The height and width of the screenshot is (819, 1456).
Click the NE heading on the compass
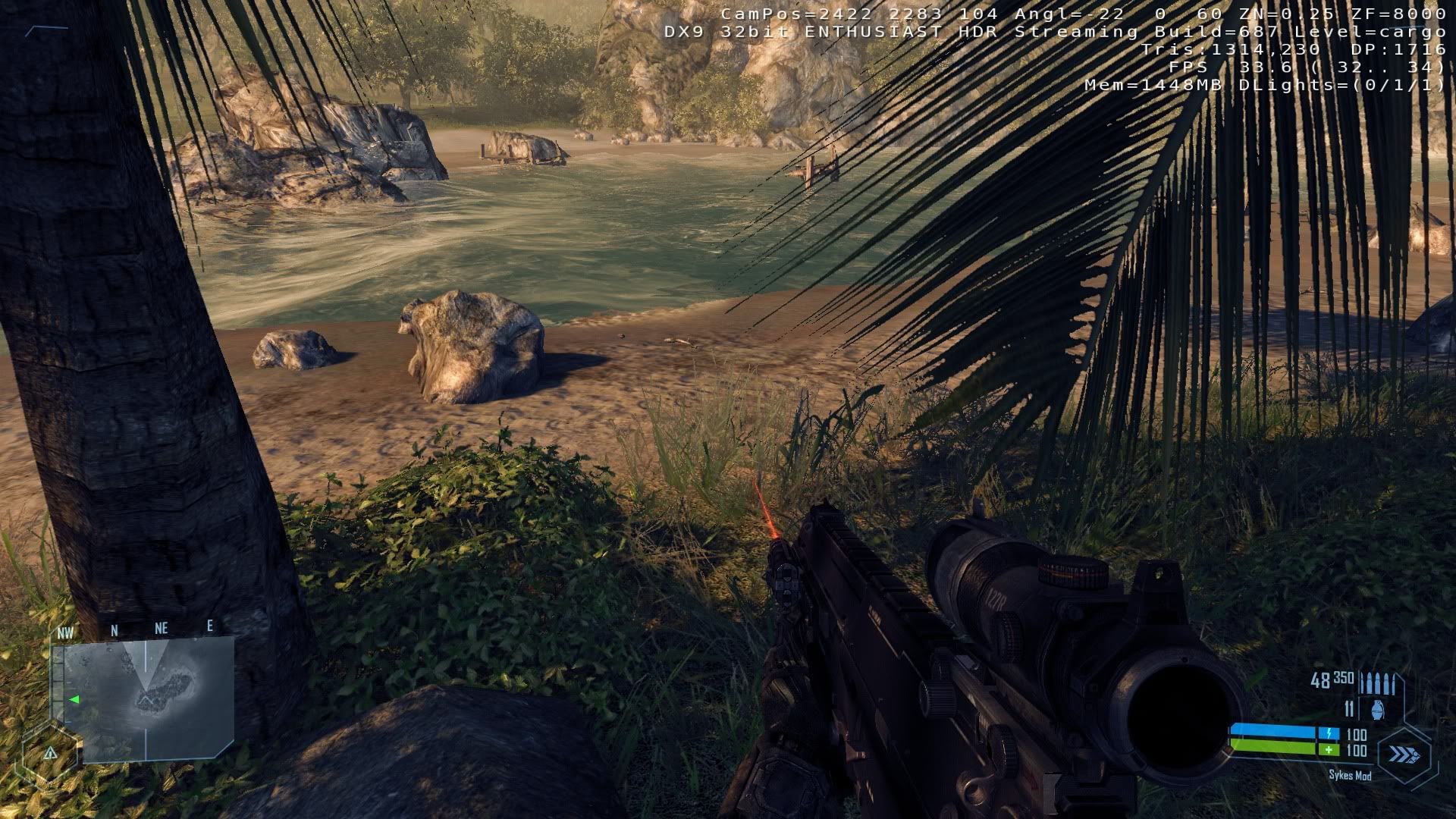(161, 628)
